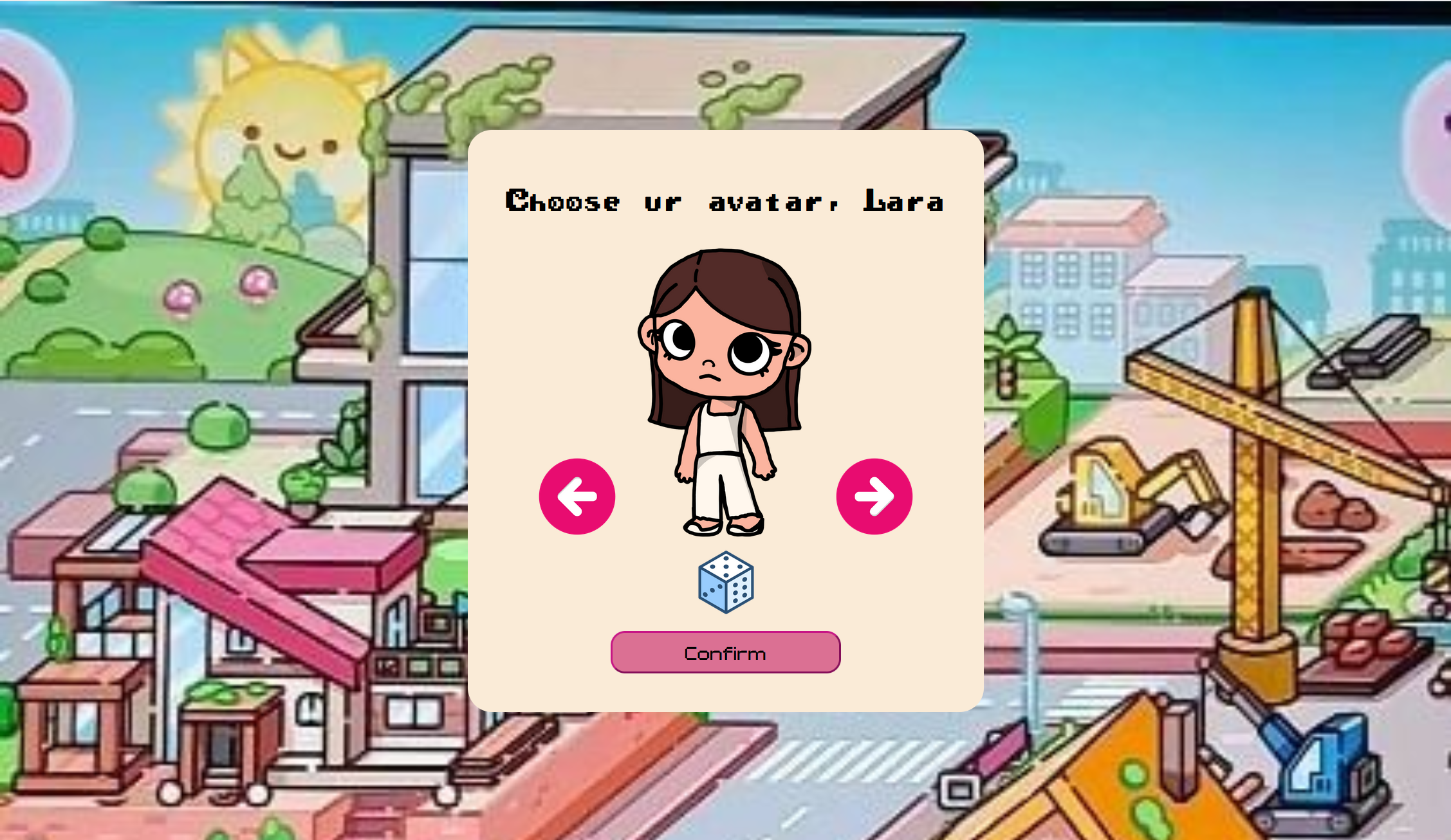Click the pink Confirm bar control

[x=725, y=652]
